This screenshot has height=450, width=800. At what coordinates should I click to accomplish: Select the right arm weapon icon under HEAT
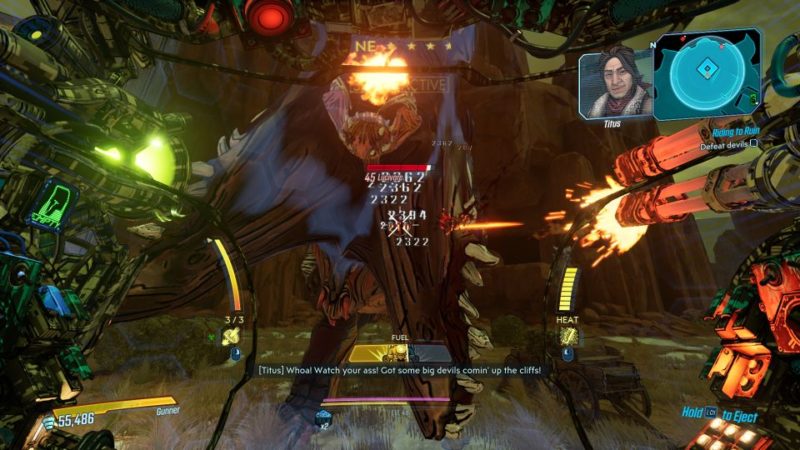point(566,337)
